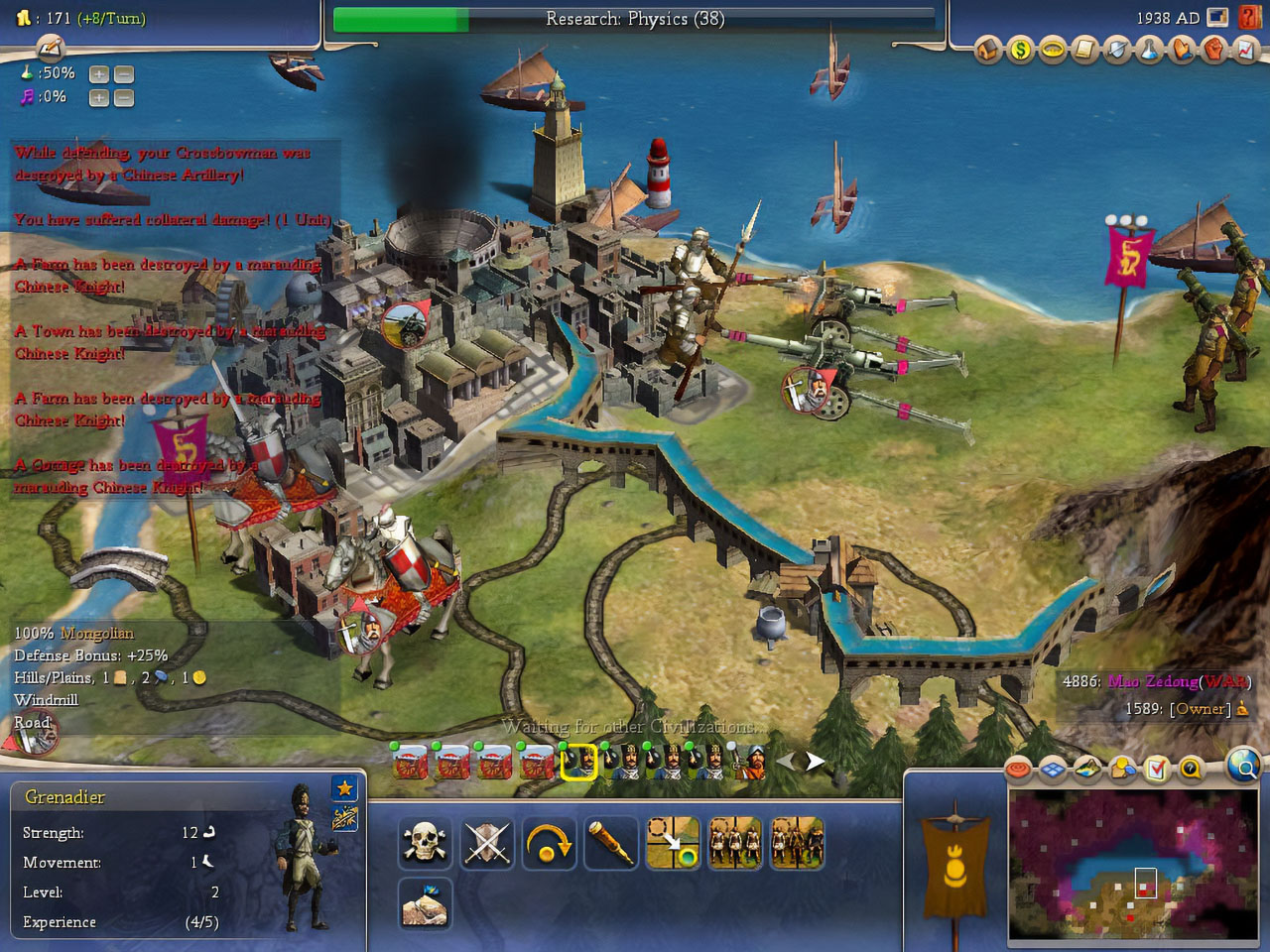Viewport: 1270px width, 952px height.
Task: Open the globe view magnifier button
Action: pos(1243,766)
